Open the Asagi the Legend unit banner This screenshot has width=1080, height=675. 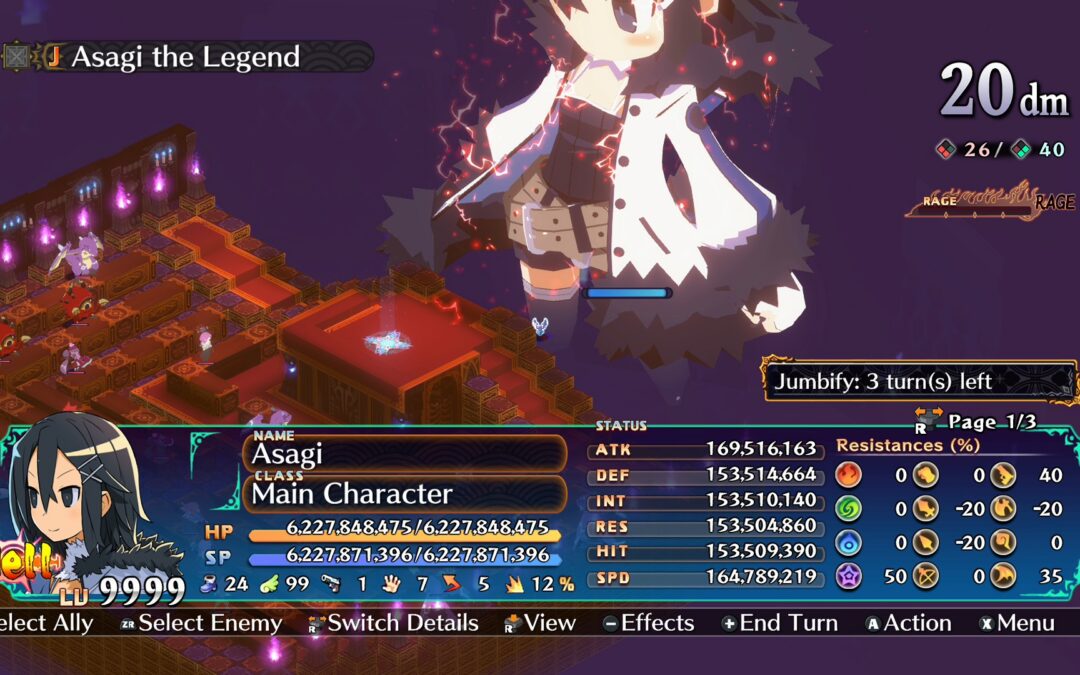coord(185,57)
